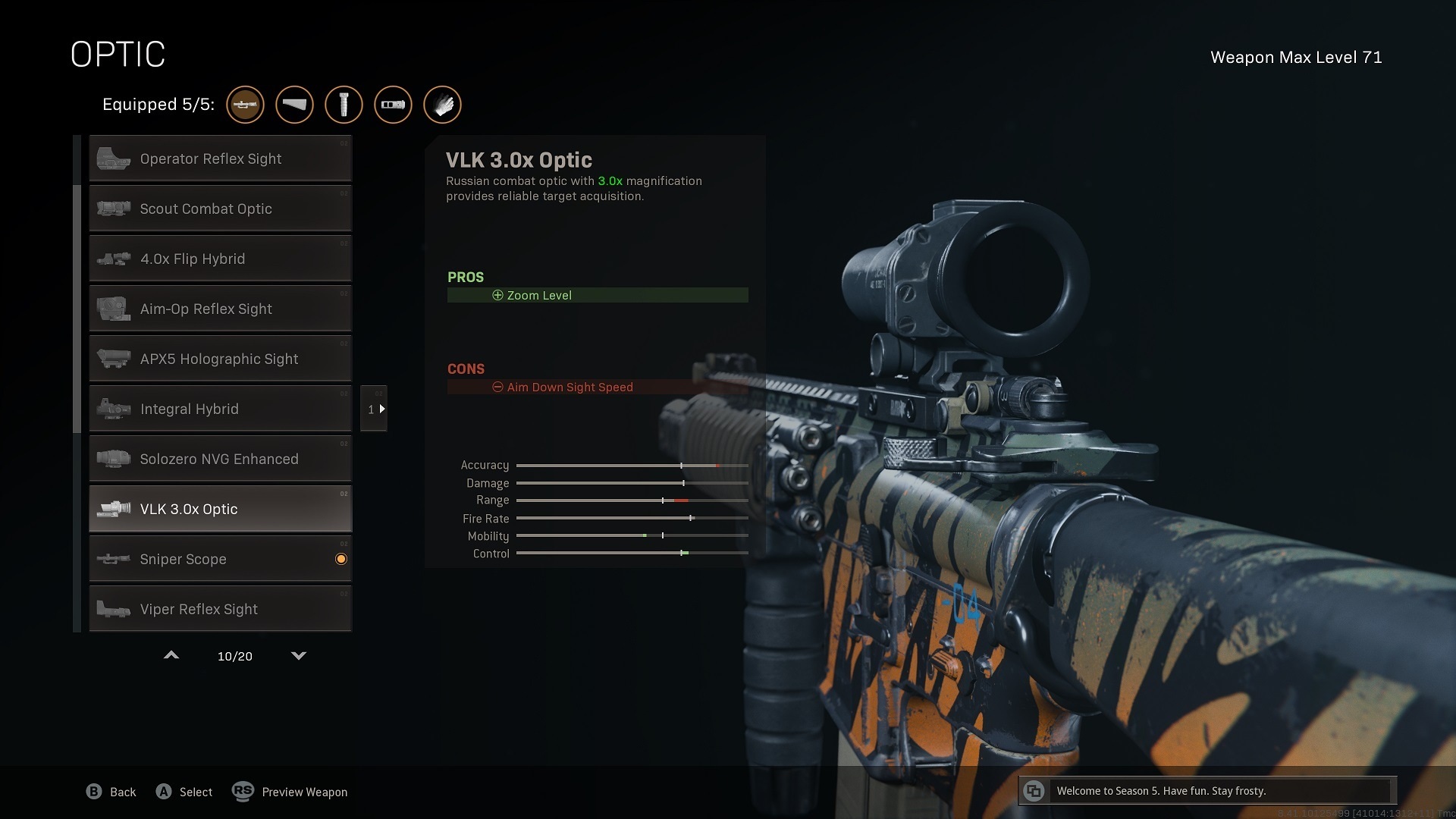Select Viper Reflex Sight
Viewport: 1456px width, 819px height.
[220, 609]
